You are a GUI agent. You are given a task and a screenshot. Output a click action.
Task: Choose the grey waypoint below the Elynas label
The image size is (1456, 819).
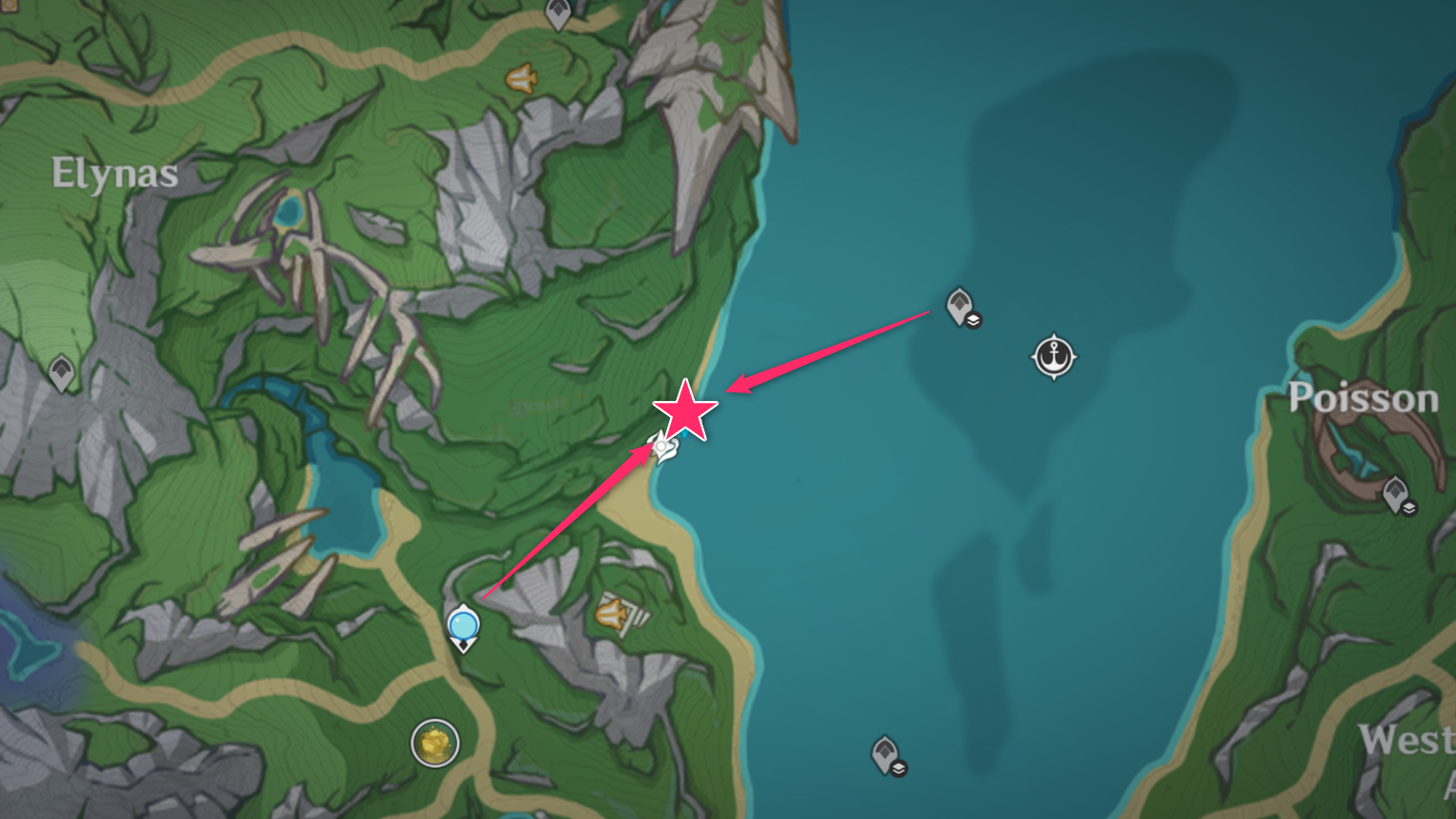click(x=62, y=371)
